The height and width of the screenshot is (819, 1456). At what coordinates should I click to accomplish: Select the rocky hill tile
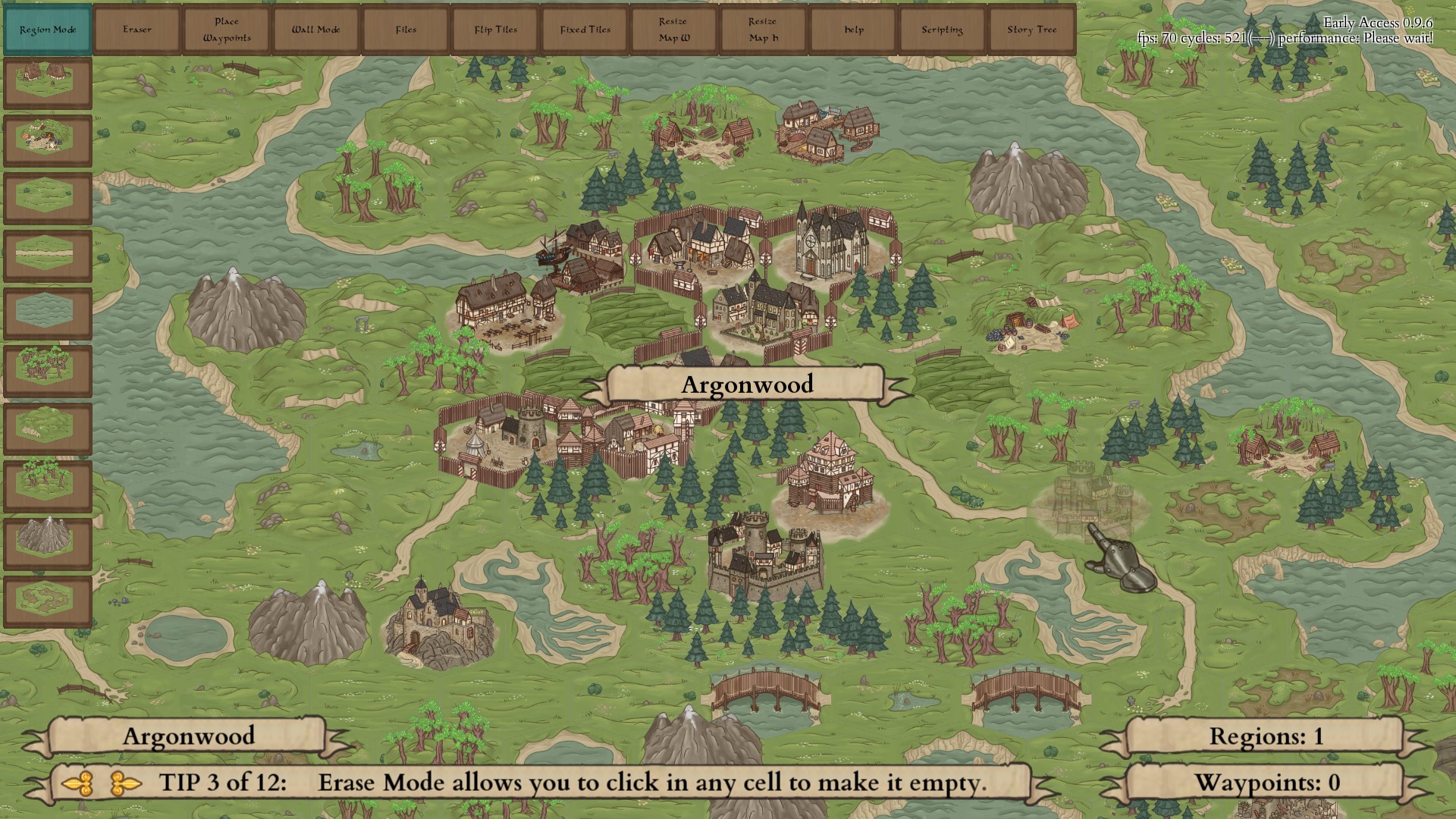pyautogui.click(x=47, y=423)
